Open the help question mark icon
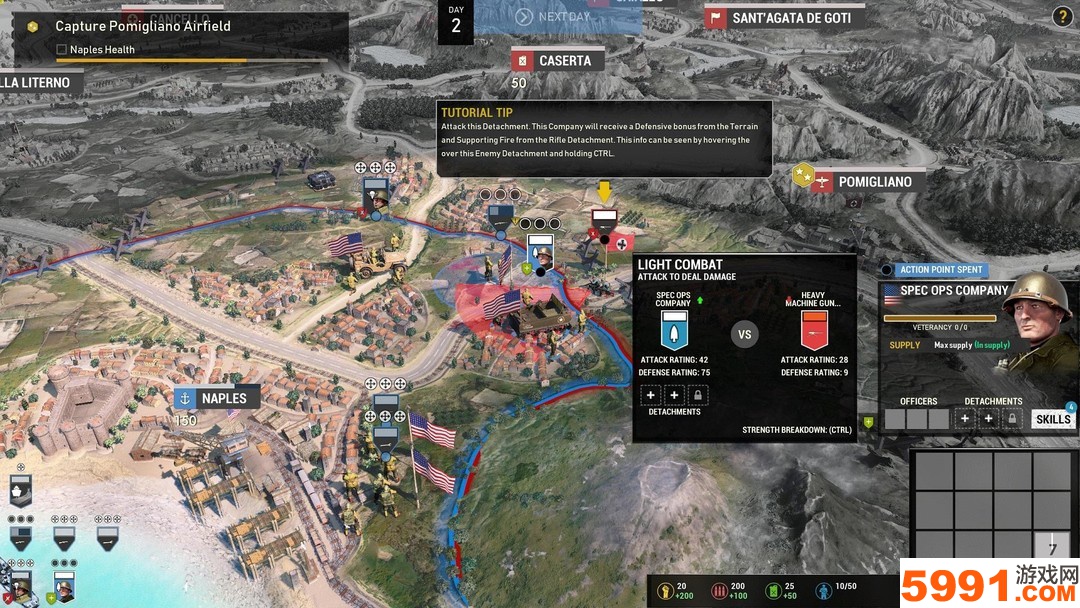 pos(1062,16)
